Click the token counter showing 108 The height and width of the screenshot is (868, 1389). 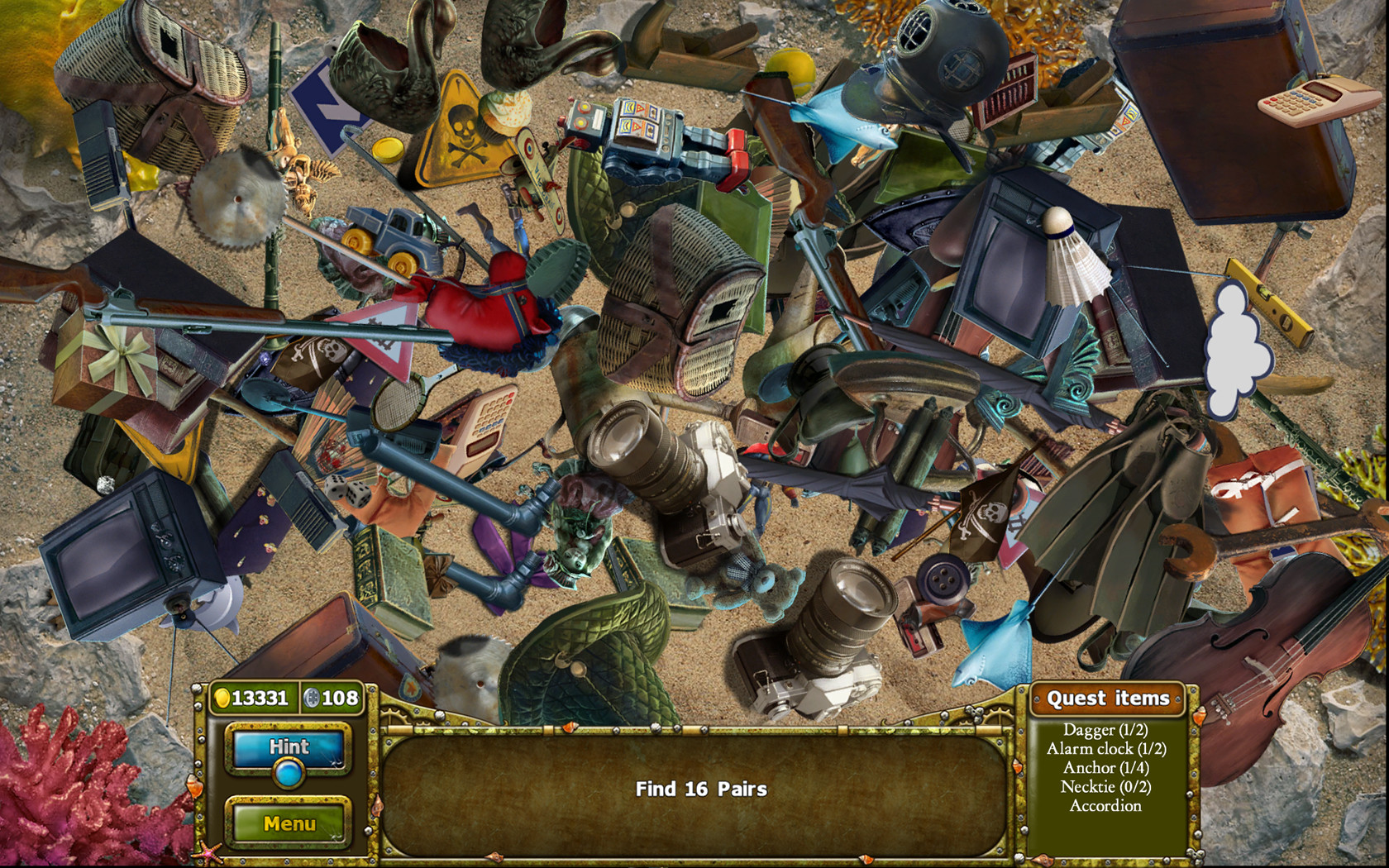[x=334, y=699]
